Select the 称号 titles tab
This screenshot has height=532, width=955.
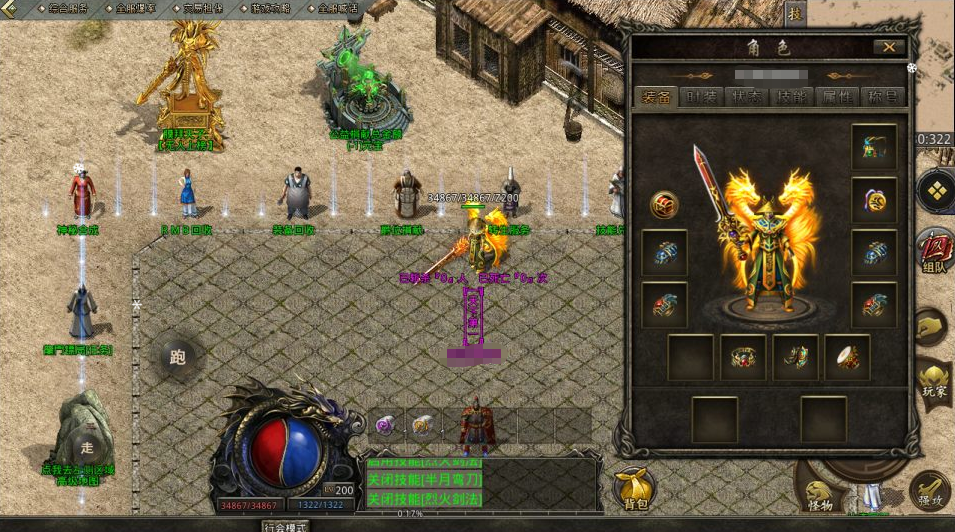[x=881, y=97]
